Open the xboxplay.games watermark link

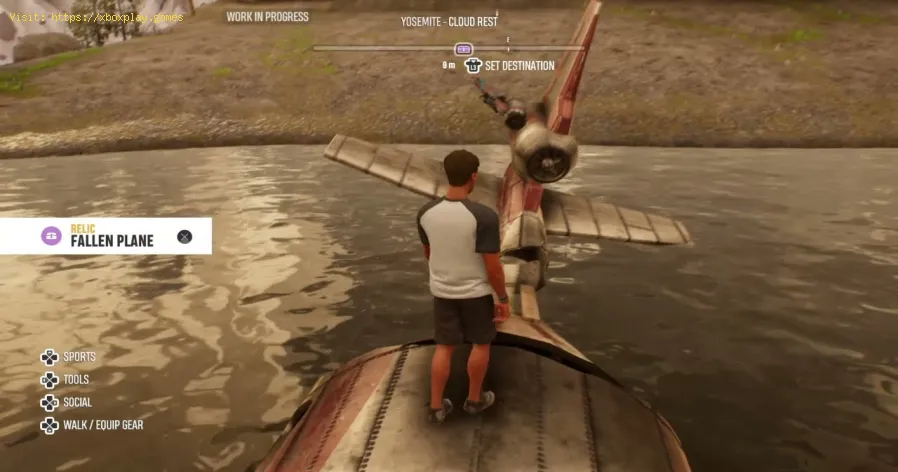(97, 17)
